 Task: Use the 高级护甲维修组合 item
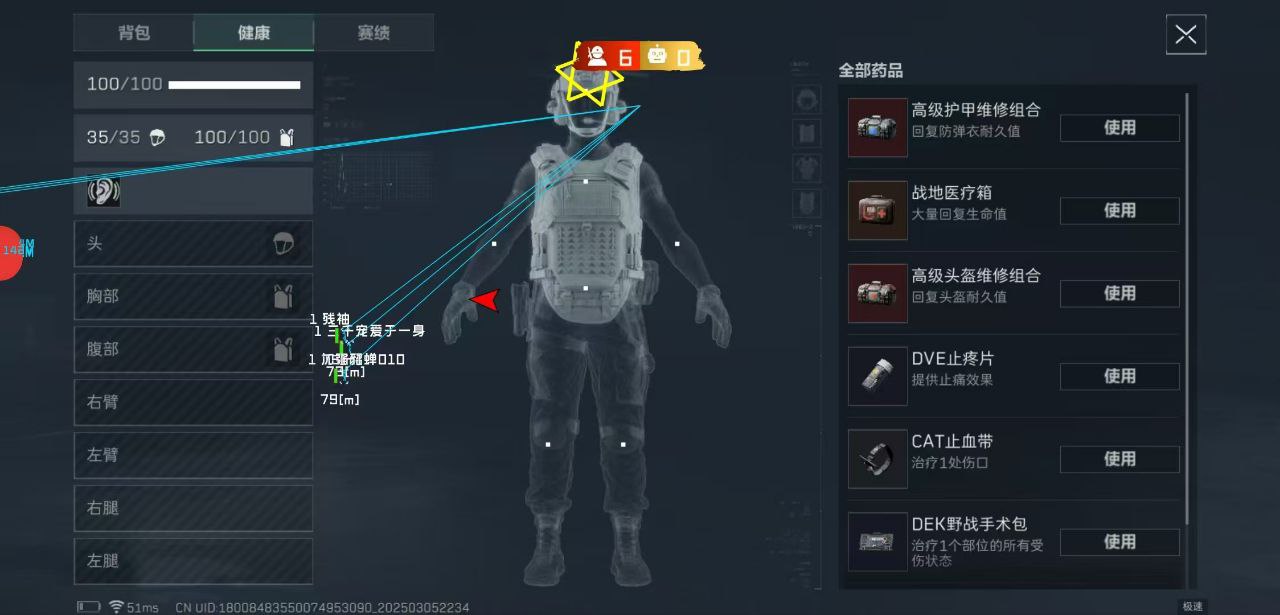tap(1119, 128)
